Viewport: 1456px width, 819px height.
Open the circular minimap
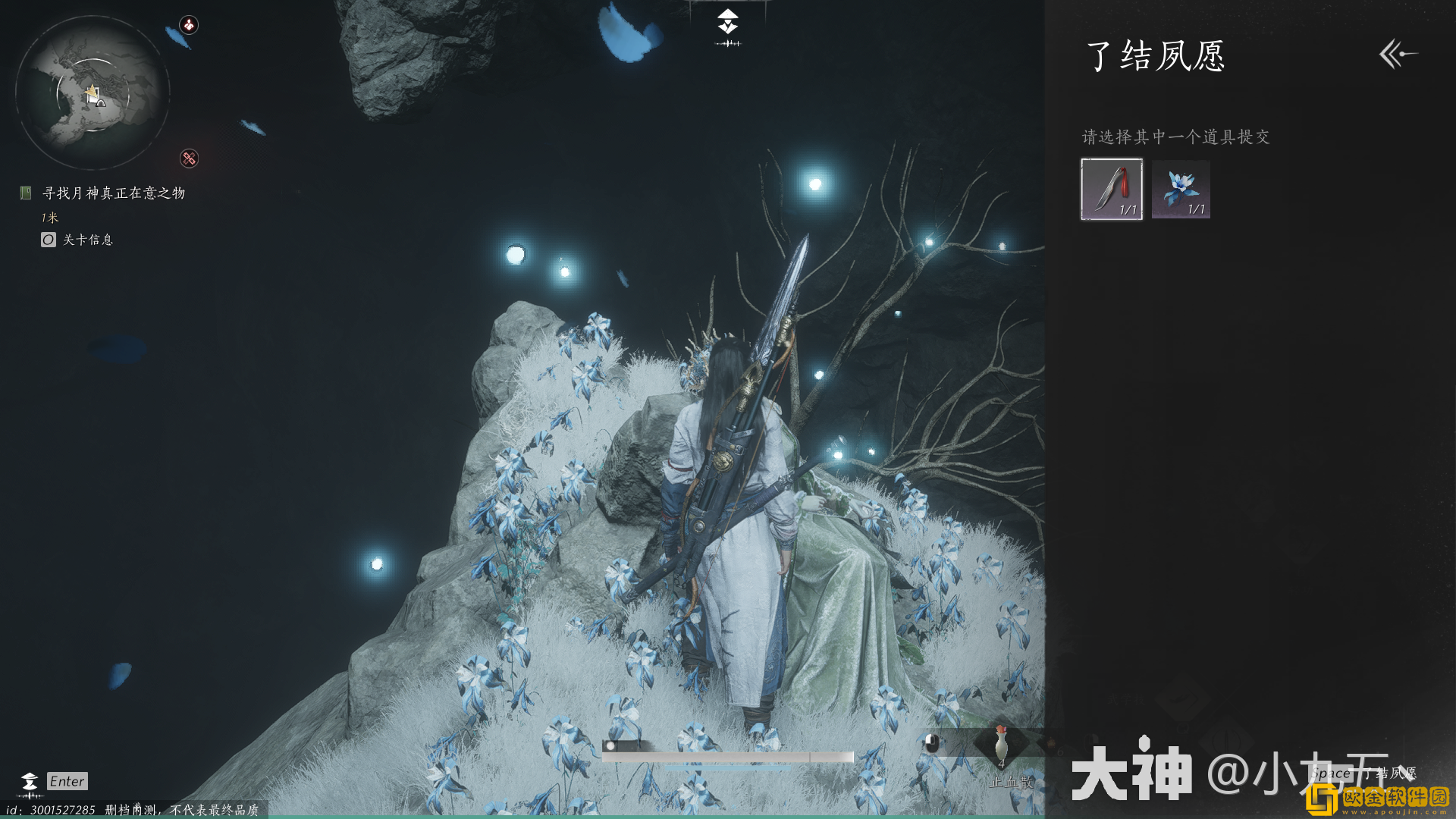tap(93, 93)
